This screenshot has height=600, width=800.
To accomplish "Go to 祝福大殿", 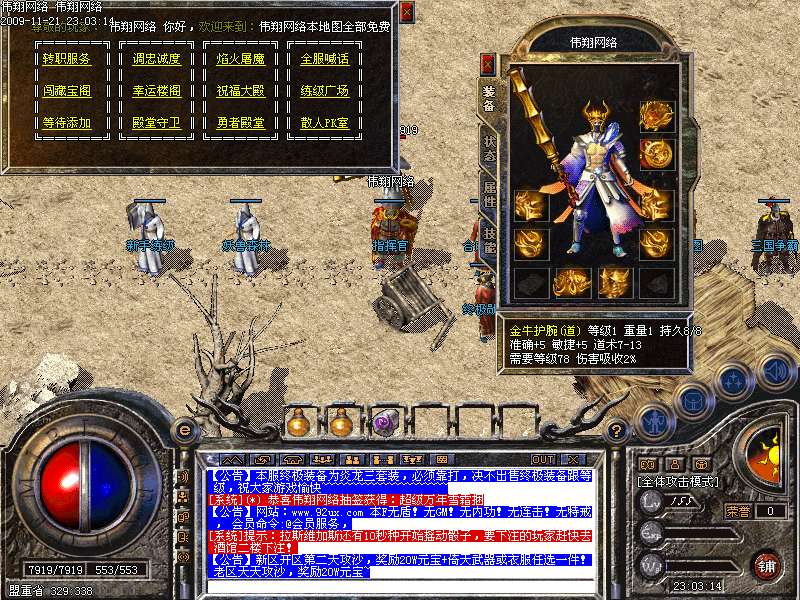I will pos(241,91).
